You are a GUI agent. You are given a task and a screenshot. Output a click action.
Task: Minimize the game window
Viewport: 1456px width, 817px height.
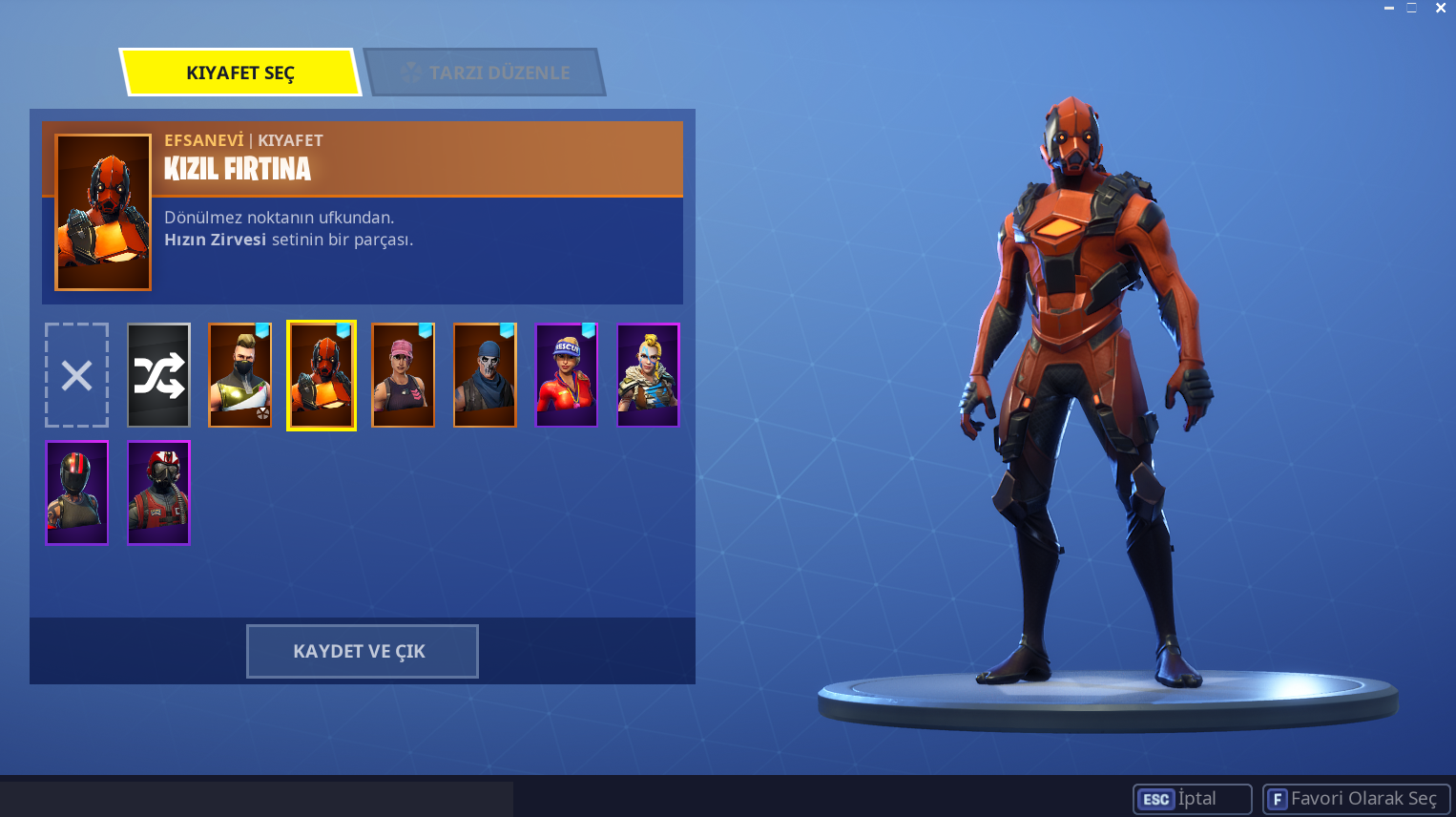coord(1389,8)
